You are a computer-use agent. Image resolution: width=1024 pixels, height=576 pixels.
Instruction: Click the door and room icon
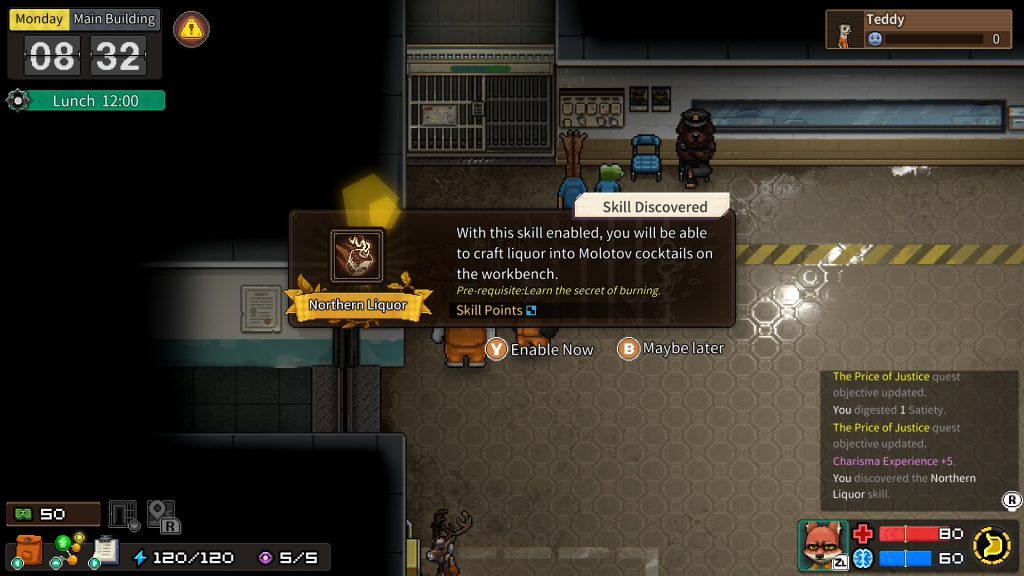click(x=123, y=516)
